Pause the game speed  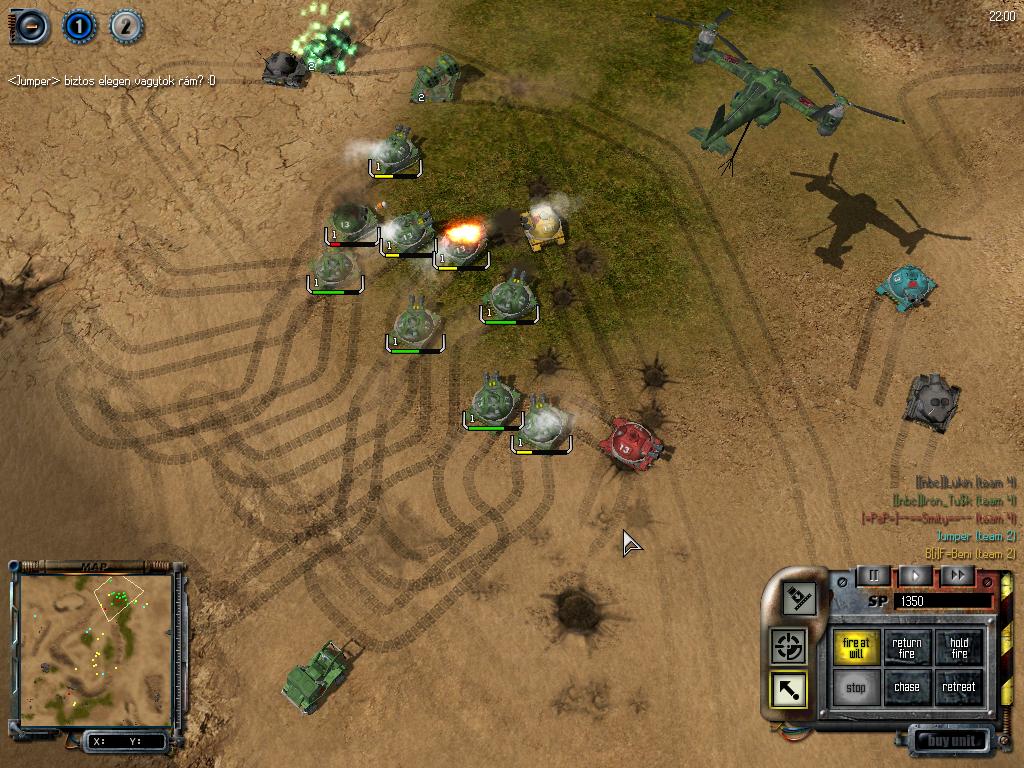click(x=873, y=575)
